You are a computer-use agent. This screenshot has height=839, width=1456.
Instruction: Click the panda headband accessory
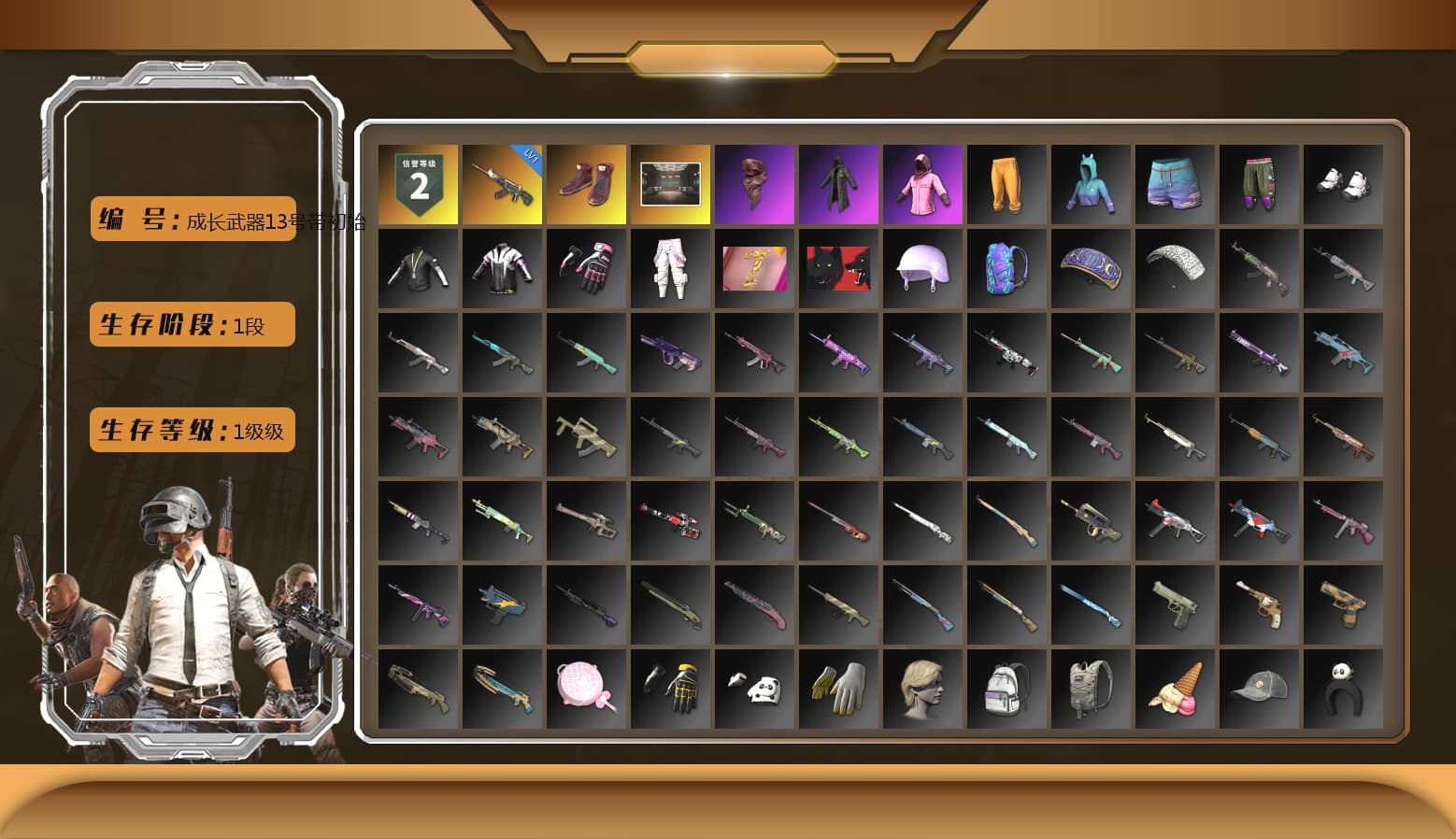1344,687
